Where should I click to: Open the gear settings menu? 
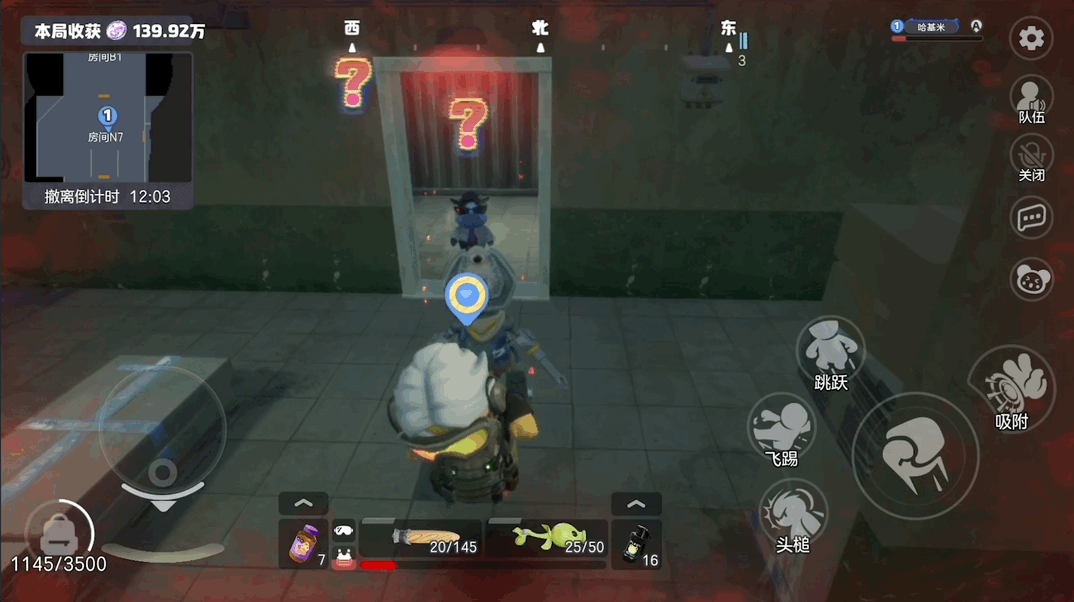(x=1031, y=39)
